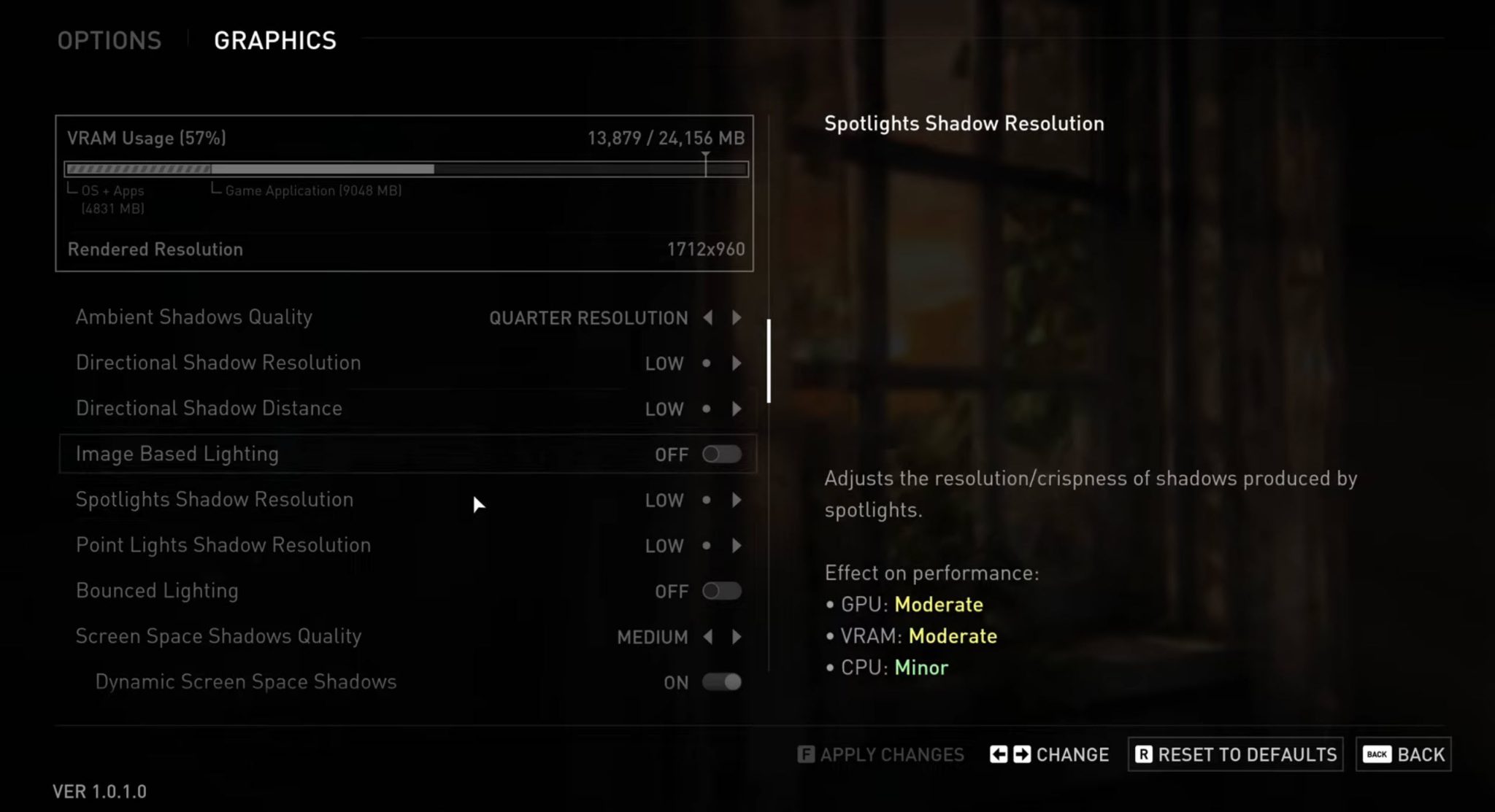Raise Spotlights Shadow Resolution using right arrow
The width and height of the screenshot is (1495, 812).
coord(737,500)
